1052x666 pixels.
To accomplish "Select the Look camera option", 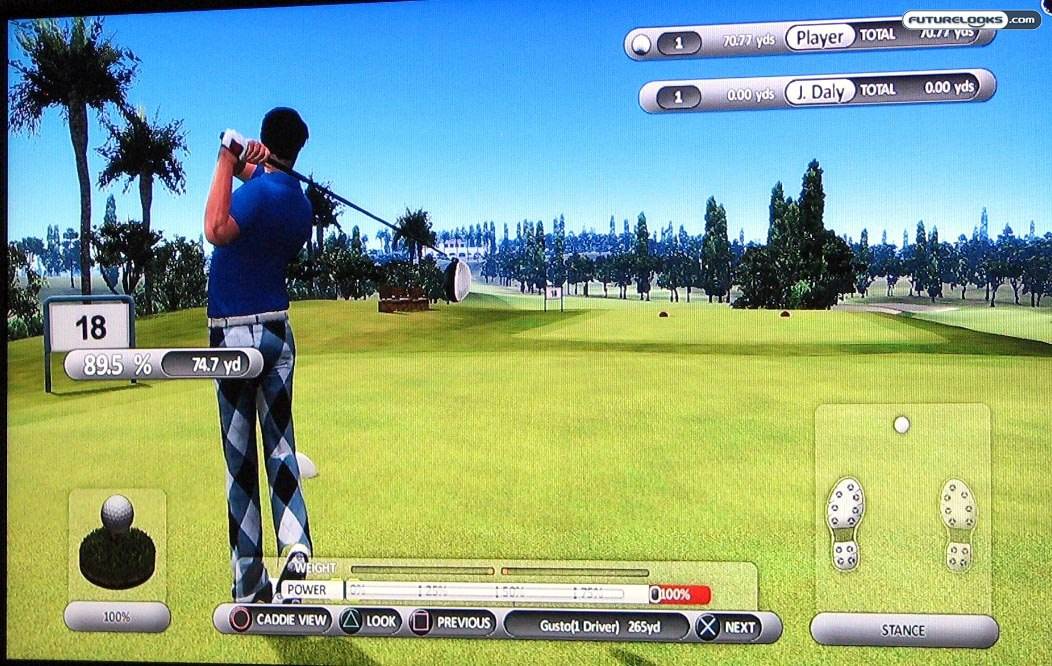I will pyautogui.click(x=369, y=622).
